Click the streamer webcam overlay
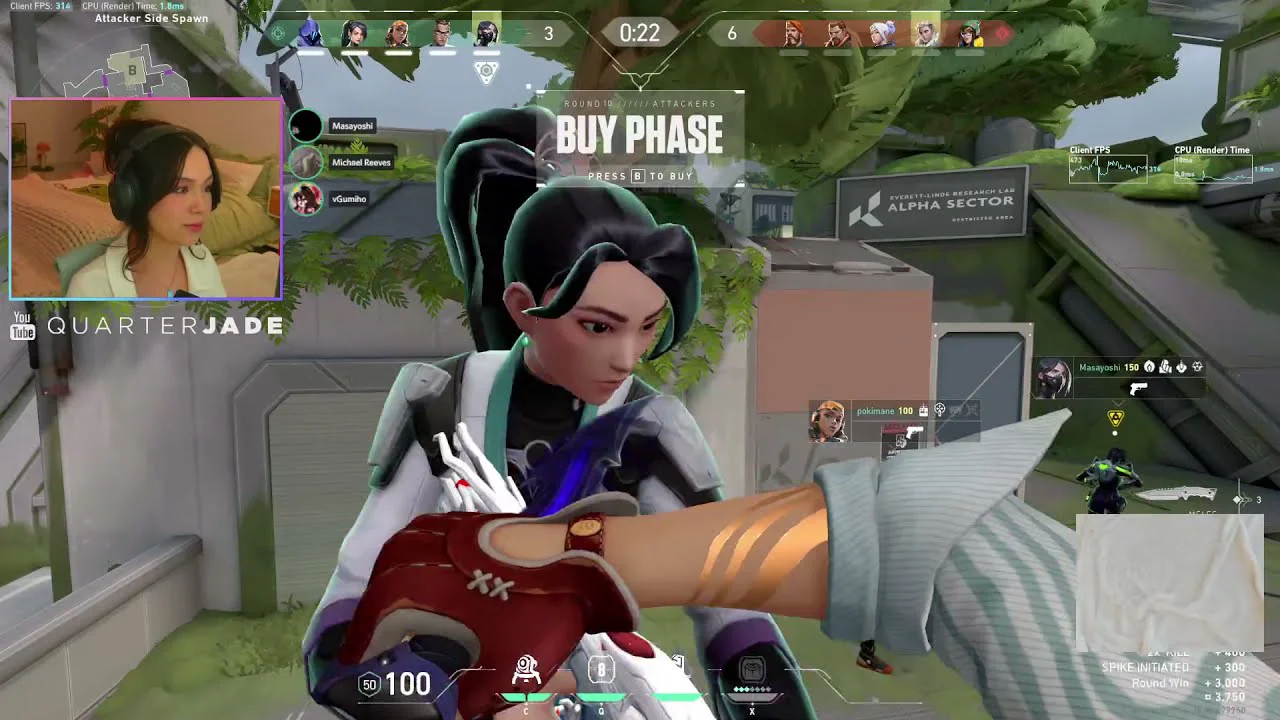 146,198
